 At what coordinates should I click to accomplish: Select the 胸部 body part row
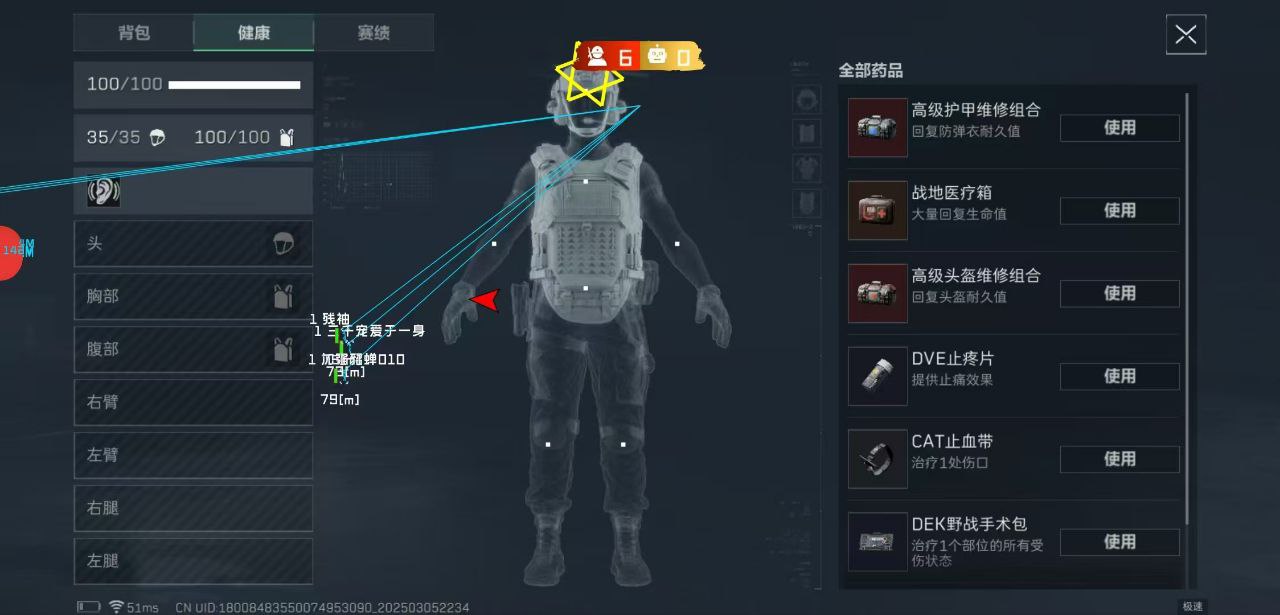pyautogui.click(x=193, y=297)
